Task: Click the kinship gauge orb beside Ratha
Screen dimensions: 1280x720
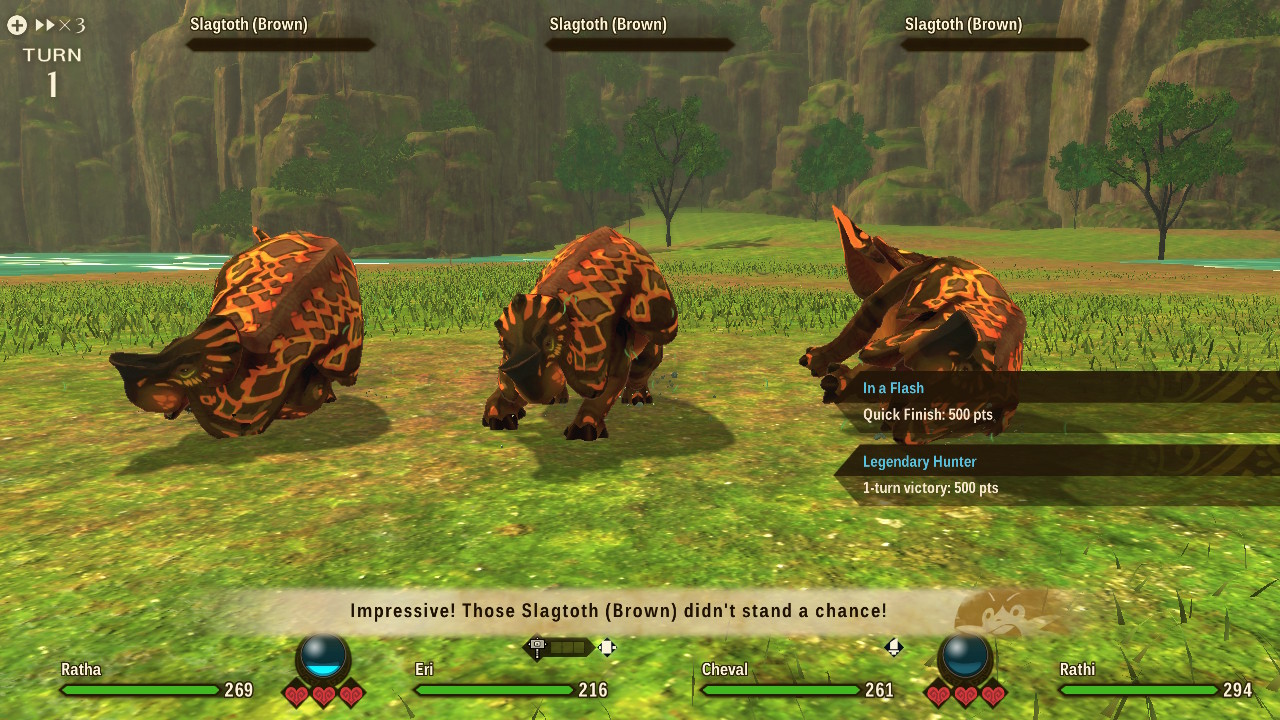Action: (323, 657)
